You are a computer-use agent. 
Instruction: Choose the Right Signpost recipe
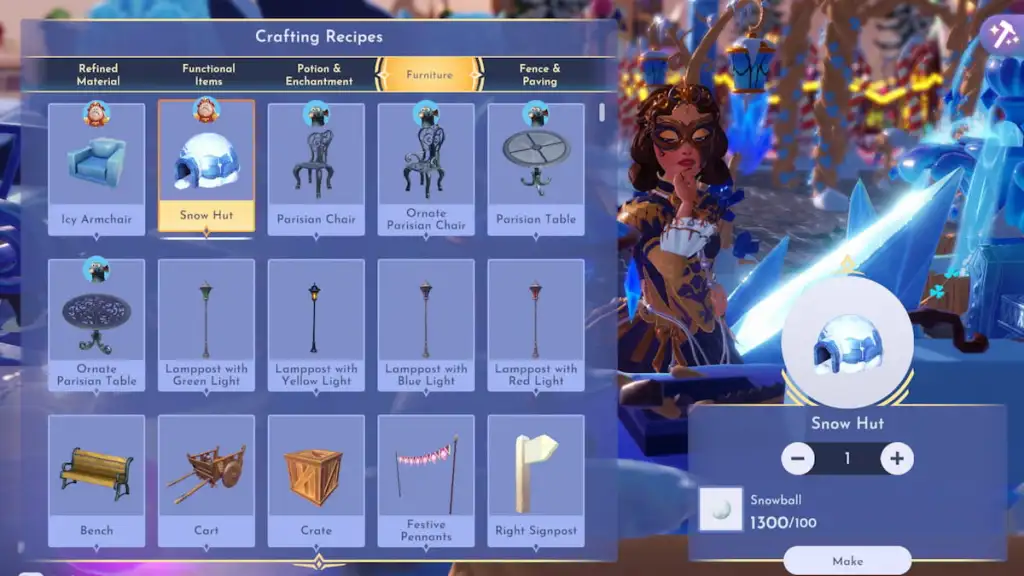536,480
